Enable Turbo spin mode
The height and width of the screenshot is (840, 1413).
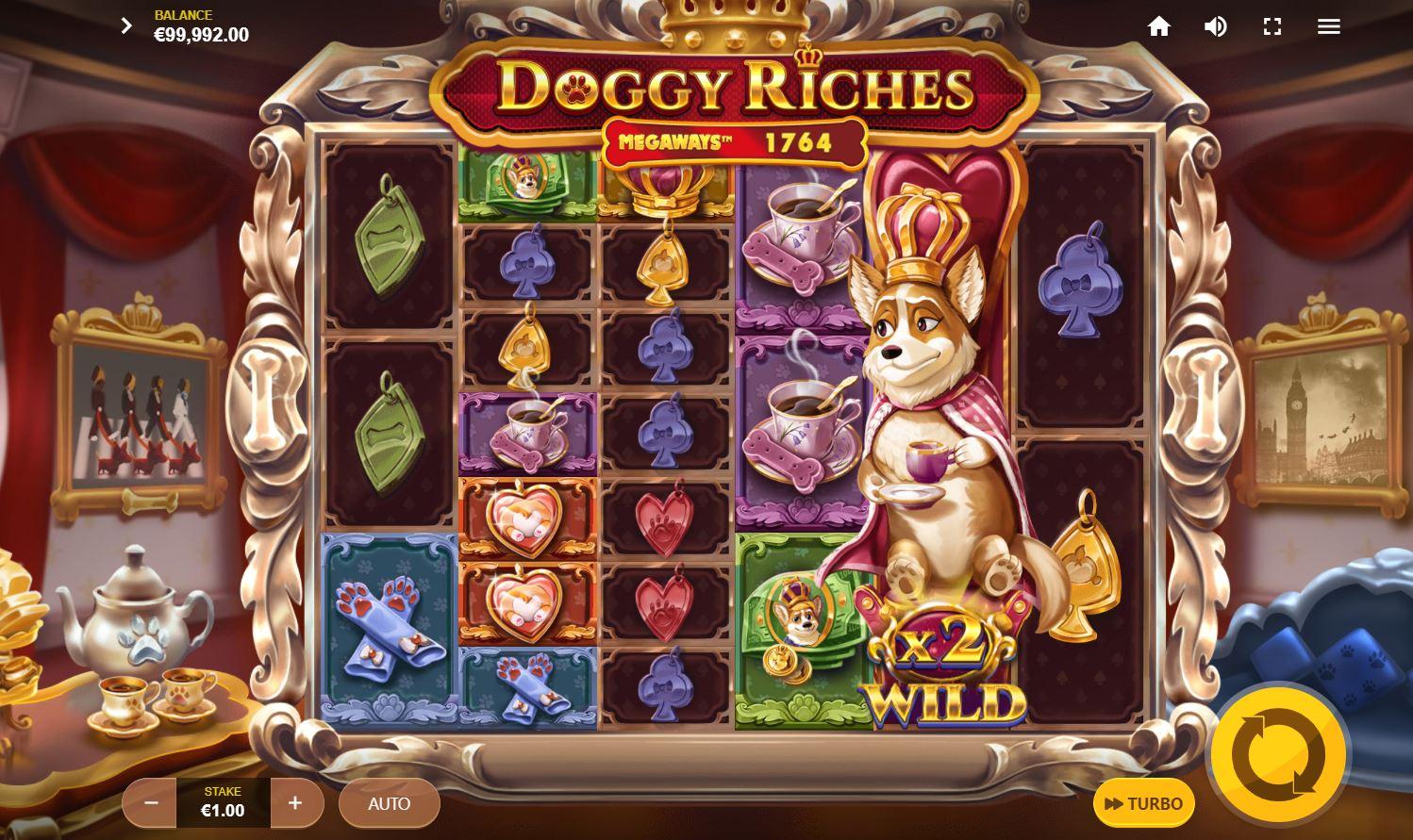(x=1143, y=803)
